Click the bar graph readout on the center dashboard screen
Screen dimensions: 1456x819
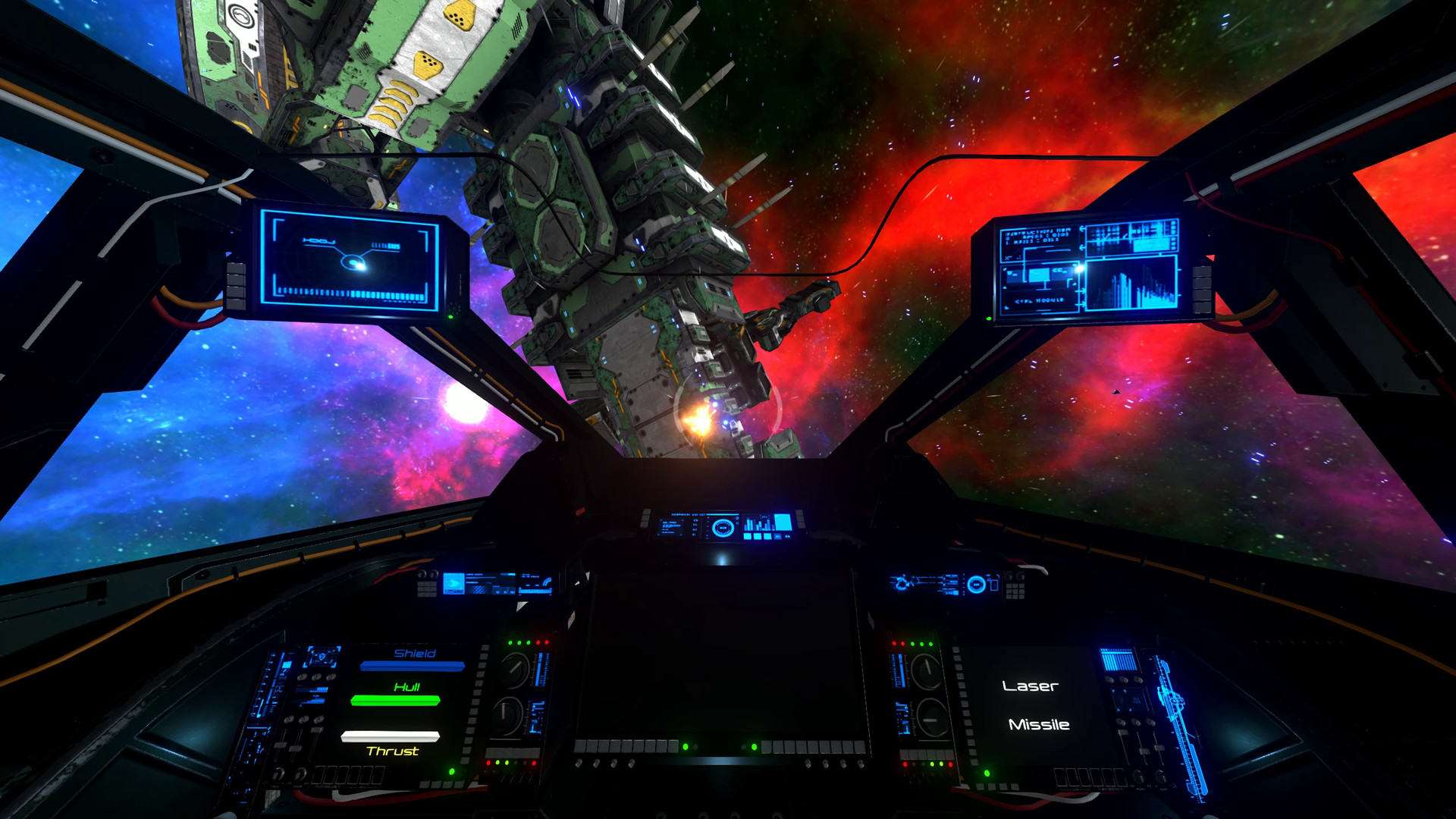(757, 524)
